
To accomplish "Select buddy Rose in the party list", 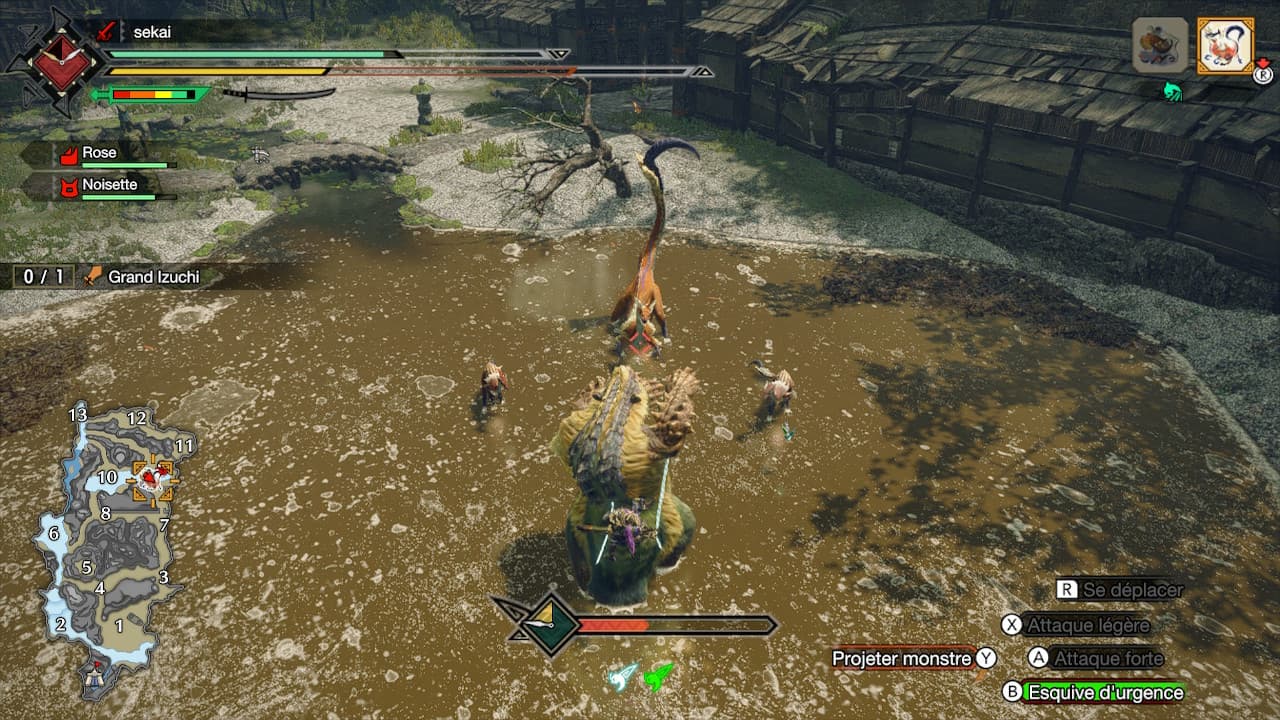I will pyautogui.click(x=99, y=154).
